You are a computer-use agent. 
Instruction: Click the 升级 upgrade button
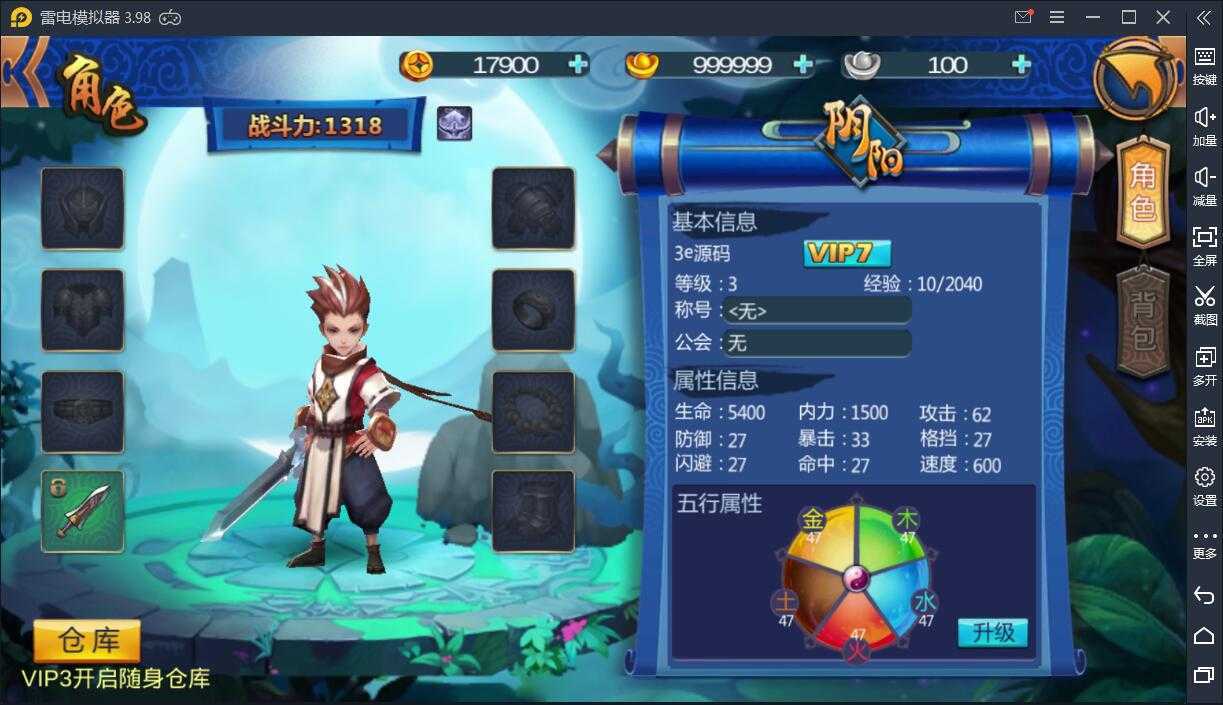click(992, 632)
